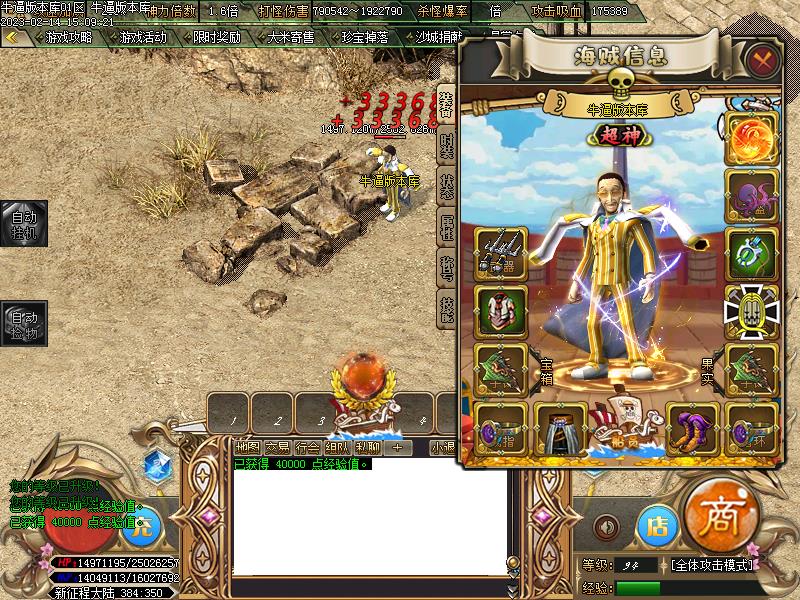
Task: Open the 限时奖励 menu
Action: pos(216,37)
